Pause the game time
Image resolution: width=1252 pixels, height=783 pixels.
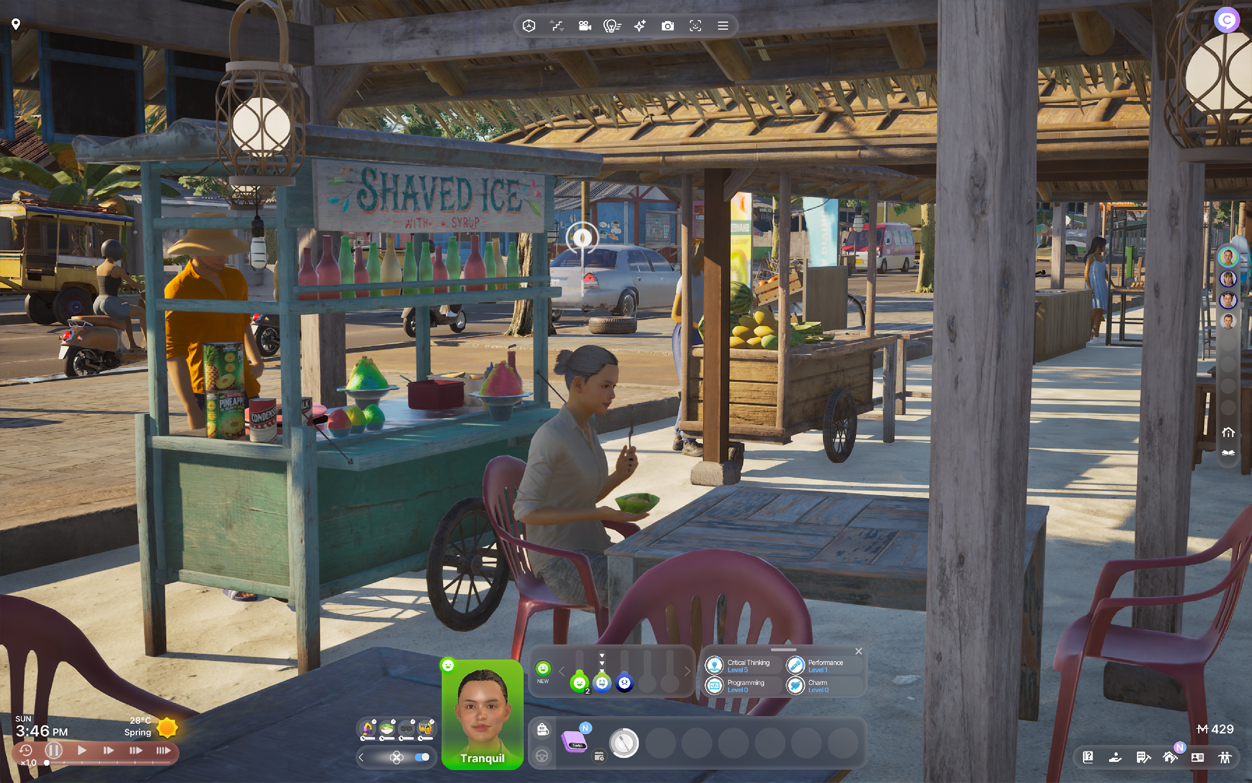click(54, 750)
